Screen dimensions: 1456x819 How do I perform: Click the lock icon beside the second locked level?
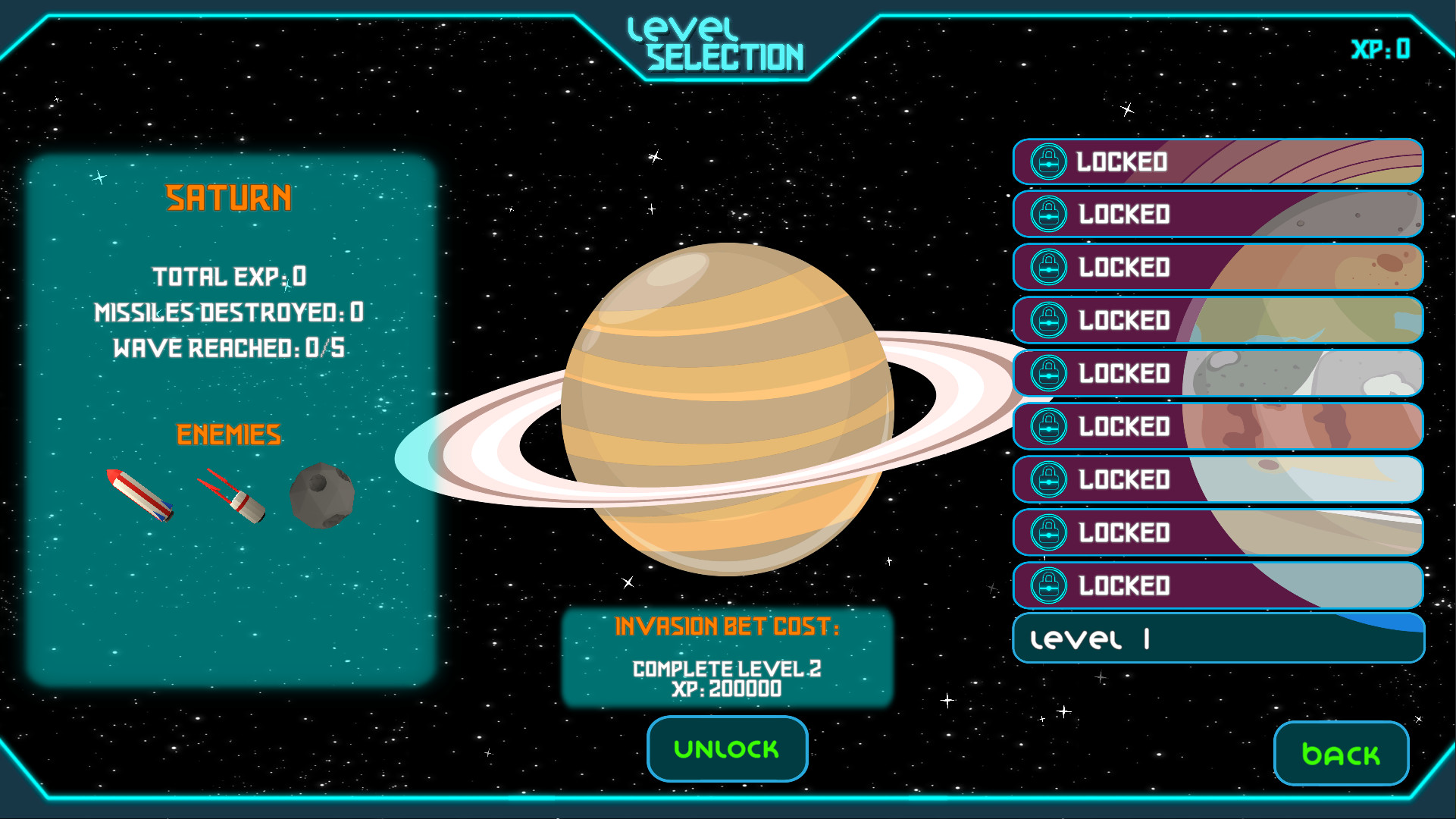(1048, 214)
